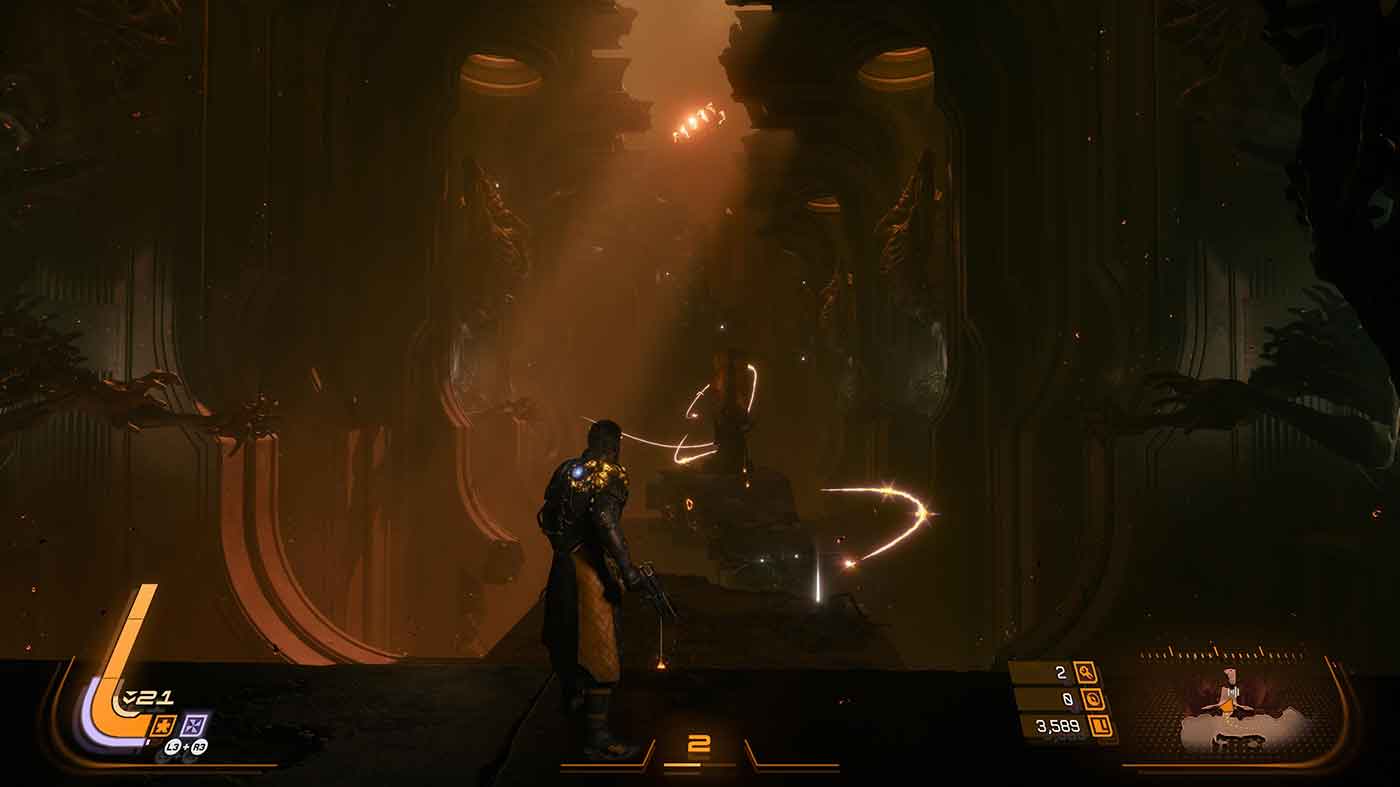
Task: Click the key icon in the resource panel
Action: pos(1087,672)
